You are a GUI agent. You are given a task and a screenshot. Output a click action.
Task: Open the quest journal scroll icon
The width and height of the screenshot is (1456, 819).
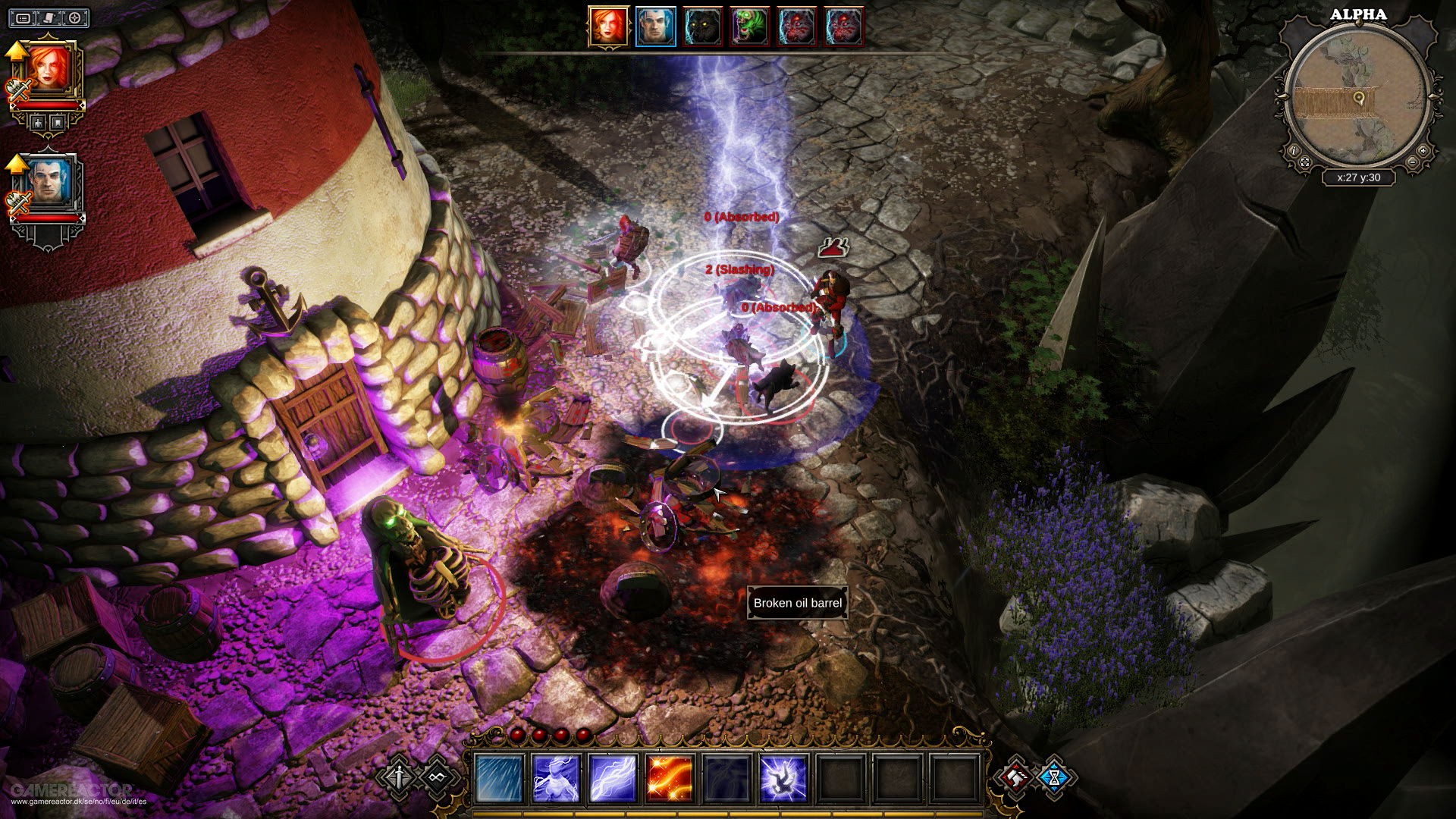tap(48, 17)
